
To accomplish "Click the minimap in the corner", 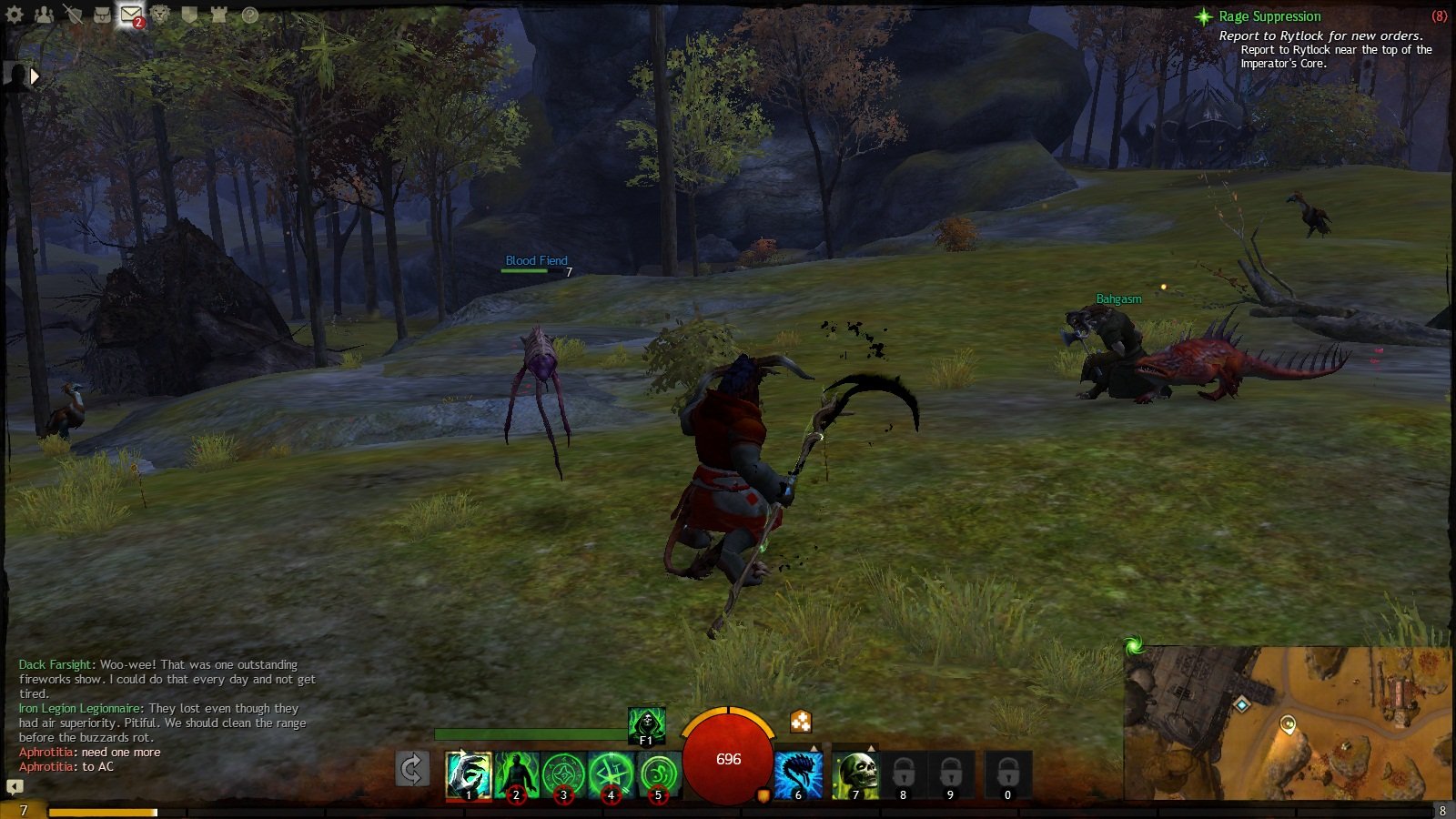I will (1288, 723).
